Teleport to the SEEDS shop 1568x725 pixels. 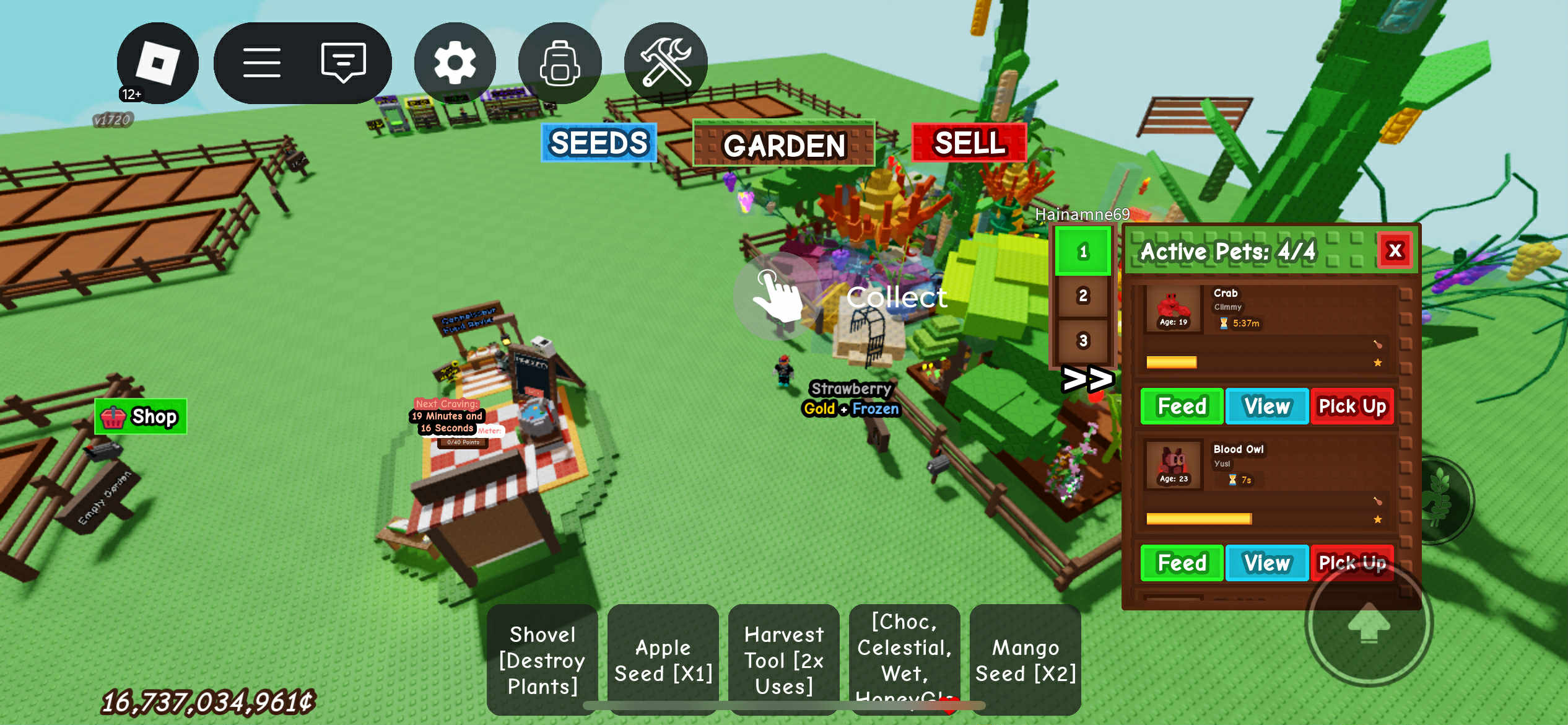(598, 143)
